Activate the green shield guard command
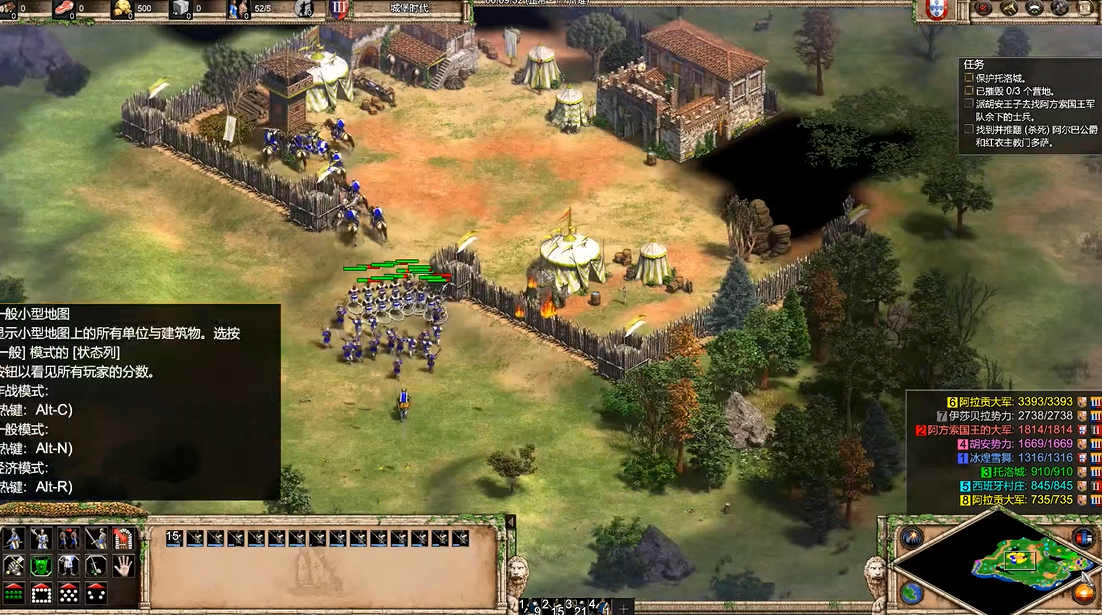 [x=41, y=566]
